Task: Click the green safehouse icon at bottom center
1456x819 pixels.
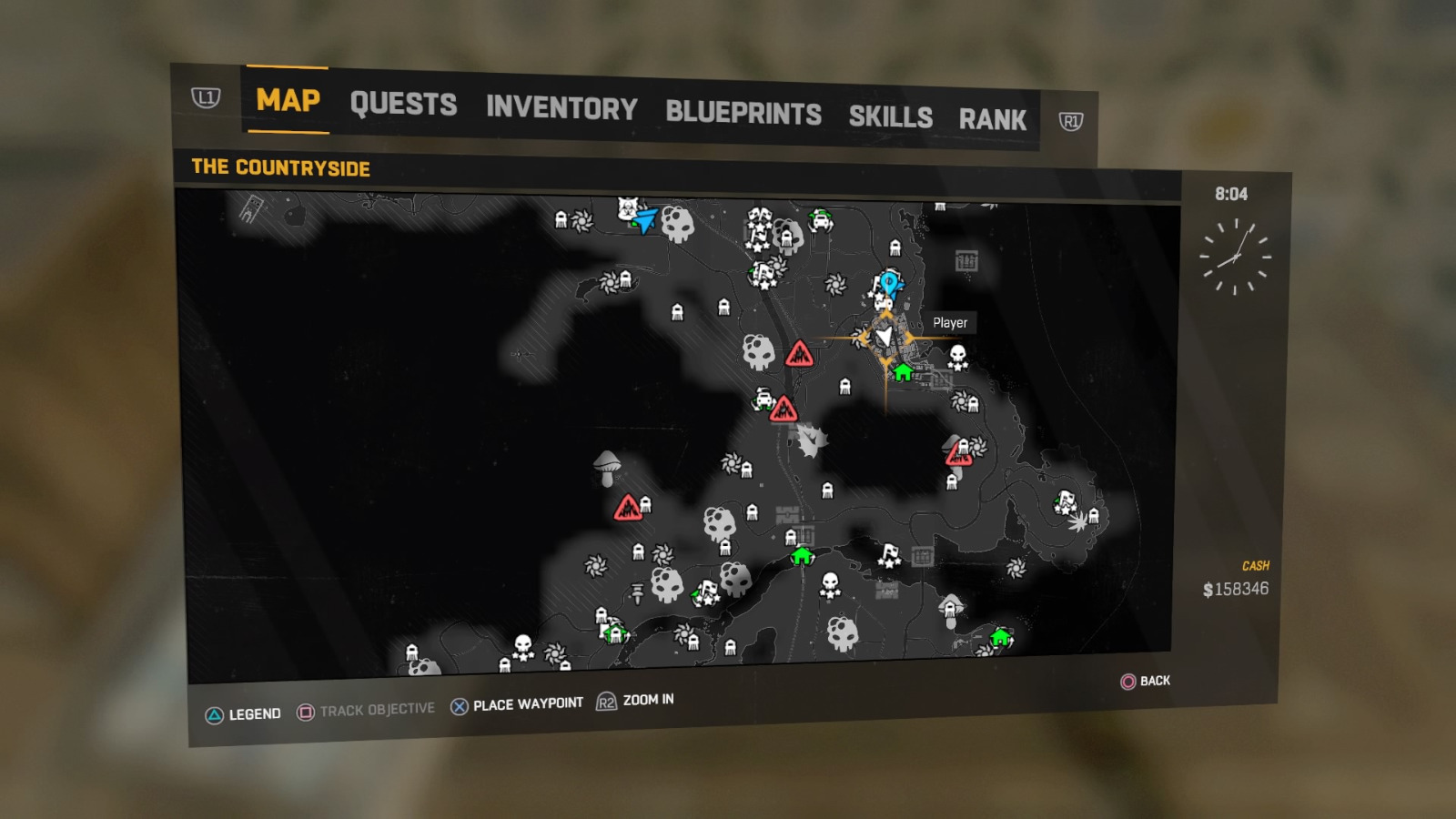Action: click(801, 557)
